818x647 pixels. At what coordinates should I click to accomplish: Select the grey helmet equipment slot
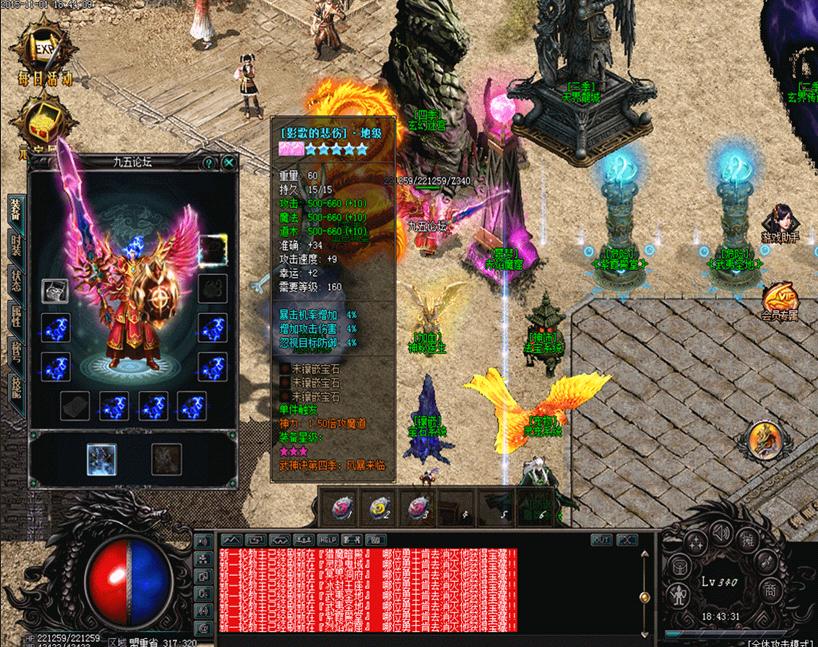(54, 291)
